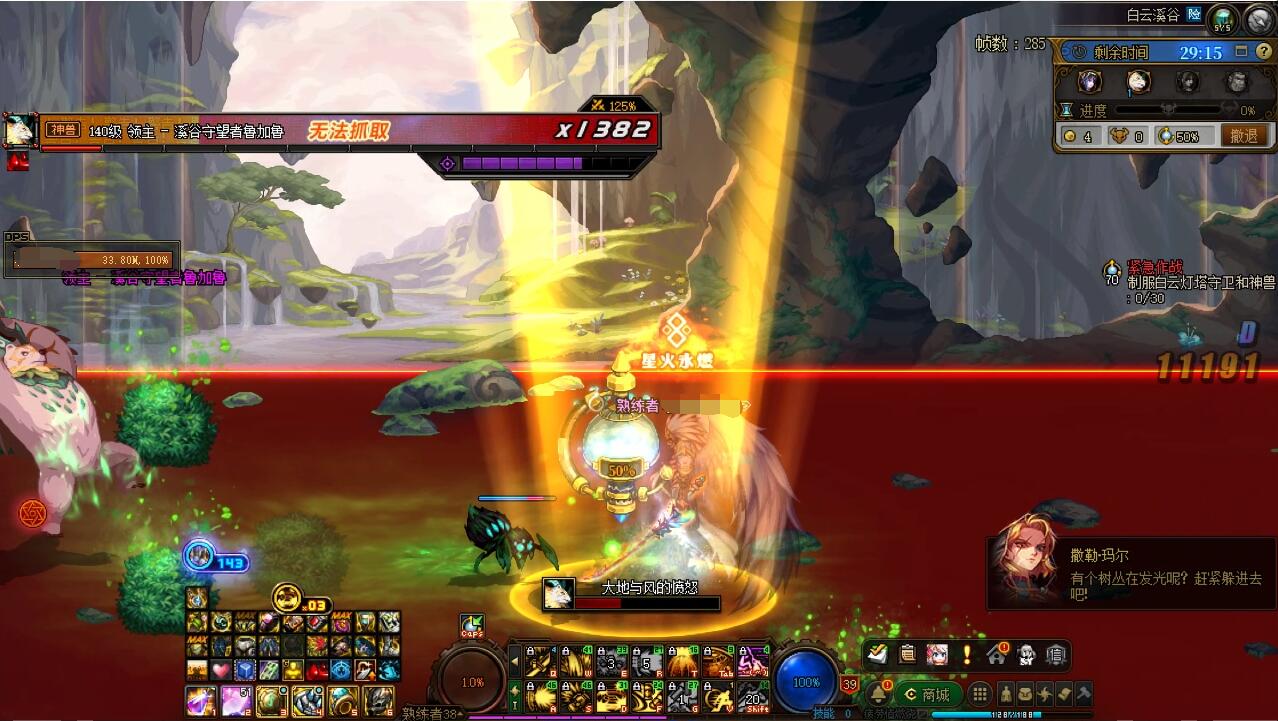Screen dimensions: 1278x721
Task: Minimize the dungeon timer panel
Action: point(1241,52)
